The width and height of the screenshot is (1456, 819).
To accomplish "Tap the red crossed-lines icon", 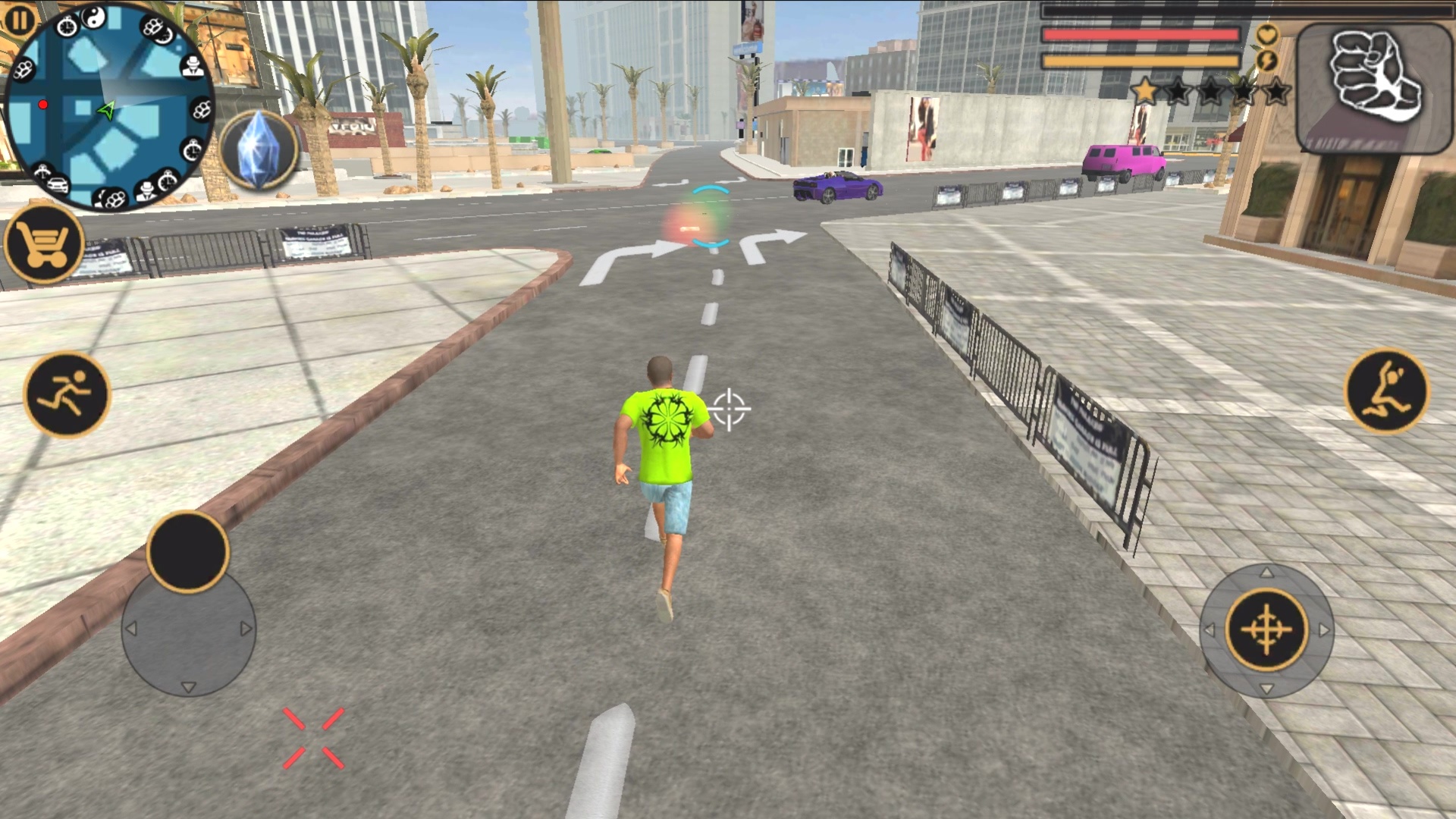I will click(x=313, y=739).
